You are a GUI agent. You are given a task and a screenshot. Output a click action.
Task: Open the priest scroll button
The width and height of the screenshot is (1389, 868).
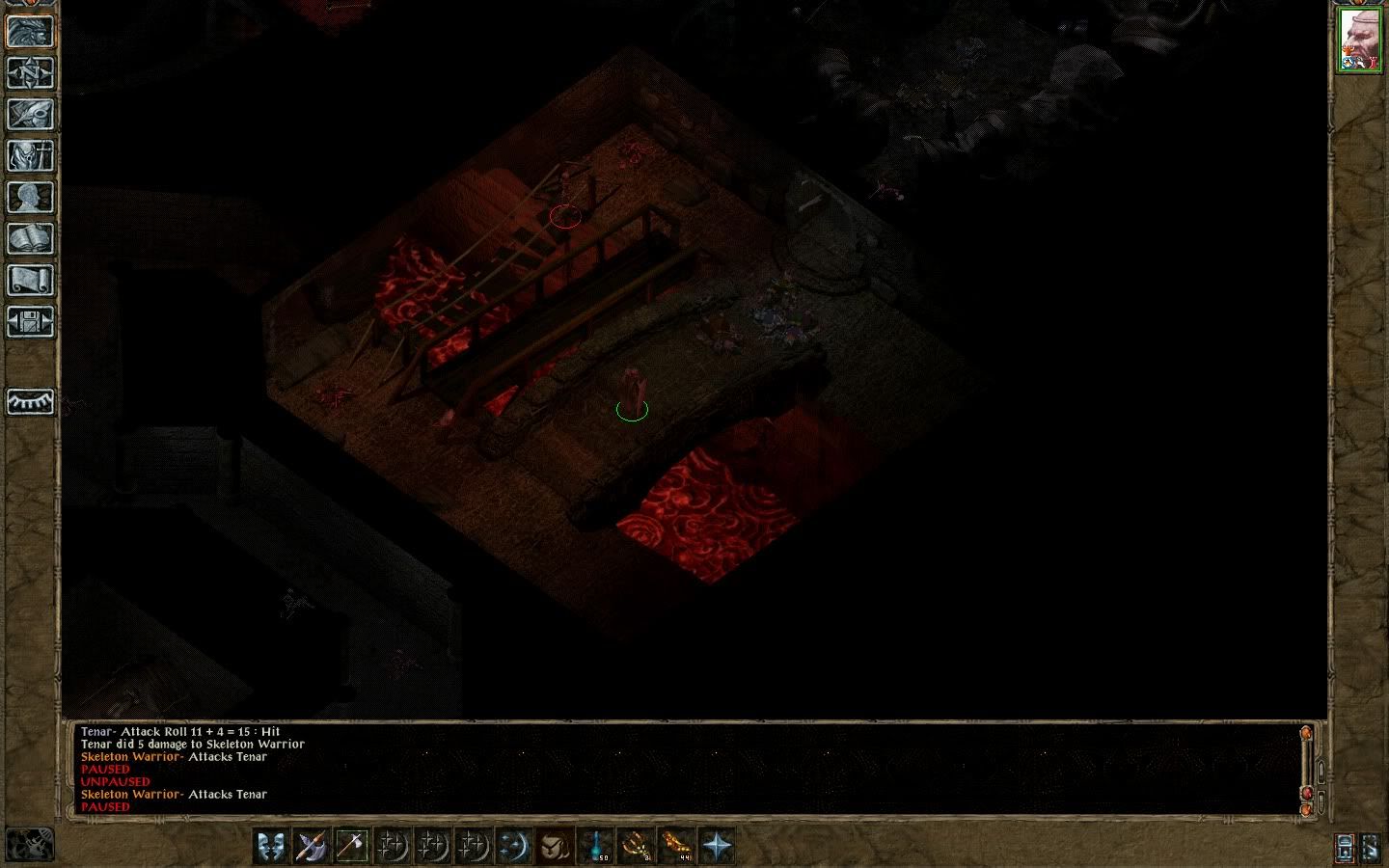[30, 280]
